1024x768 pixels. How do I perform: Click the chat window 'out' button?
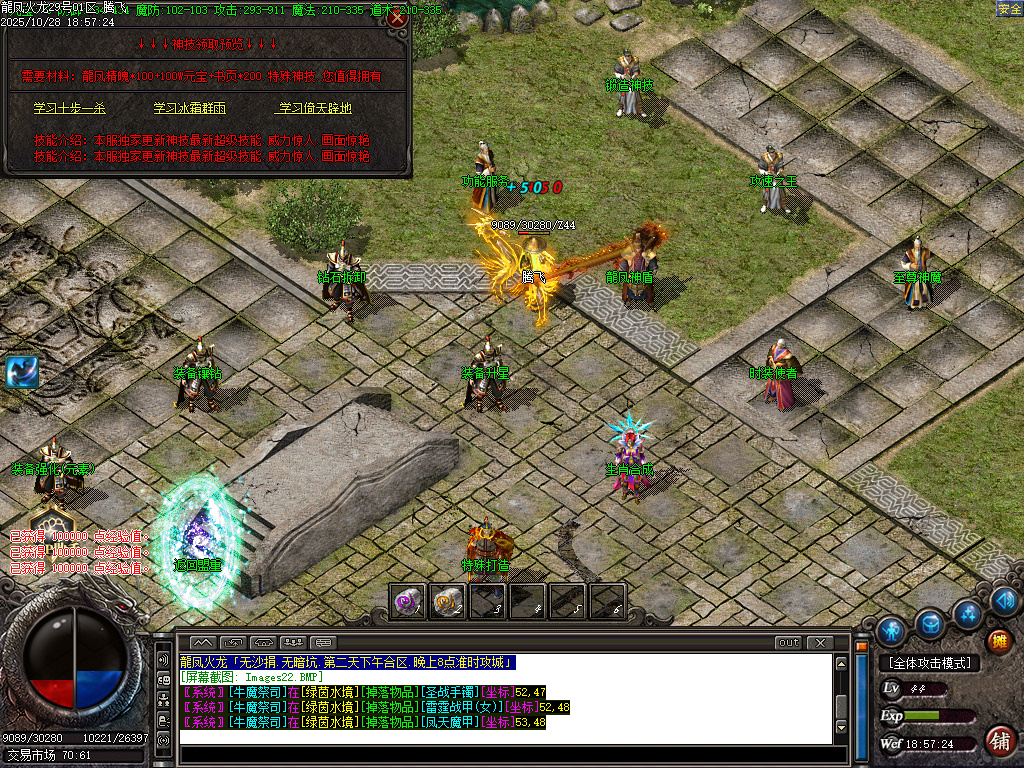pos(789,642)
